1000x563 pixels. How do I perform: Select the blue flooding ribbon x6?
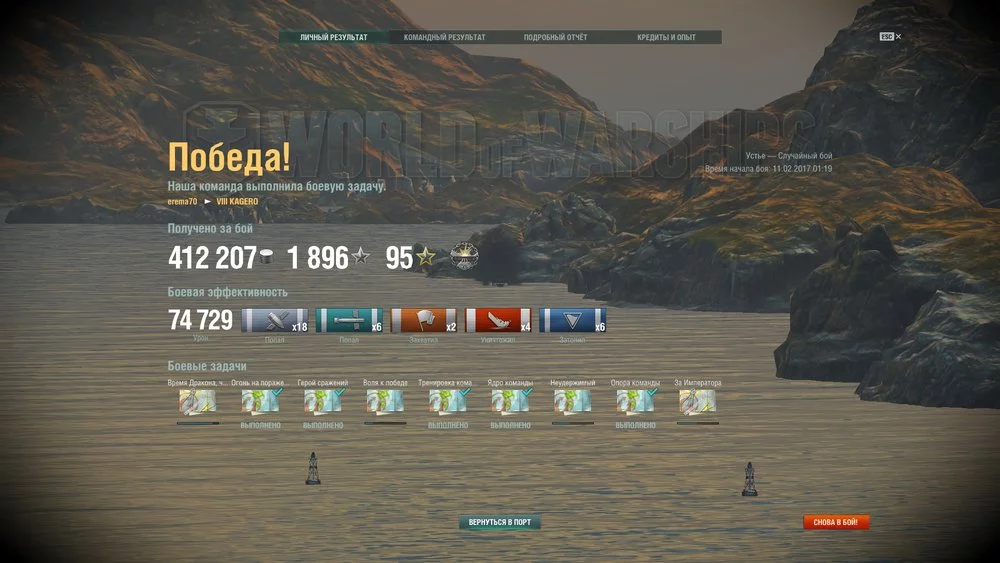pos(572,320)
